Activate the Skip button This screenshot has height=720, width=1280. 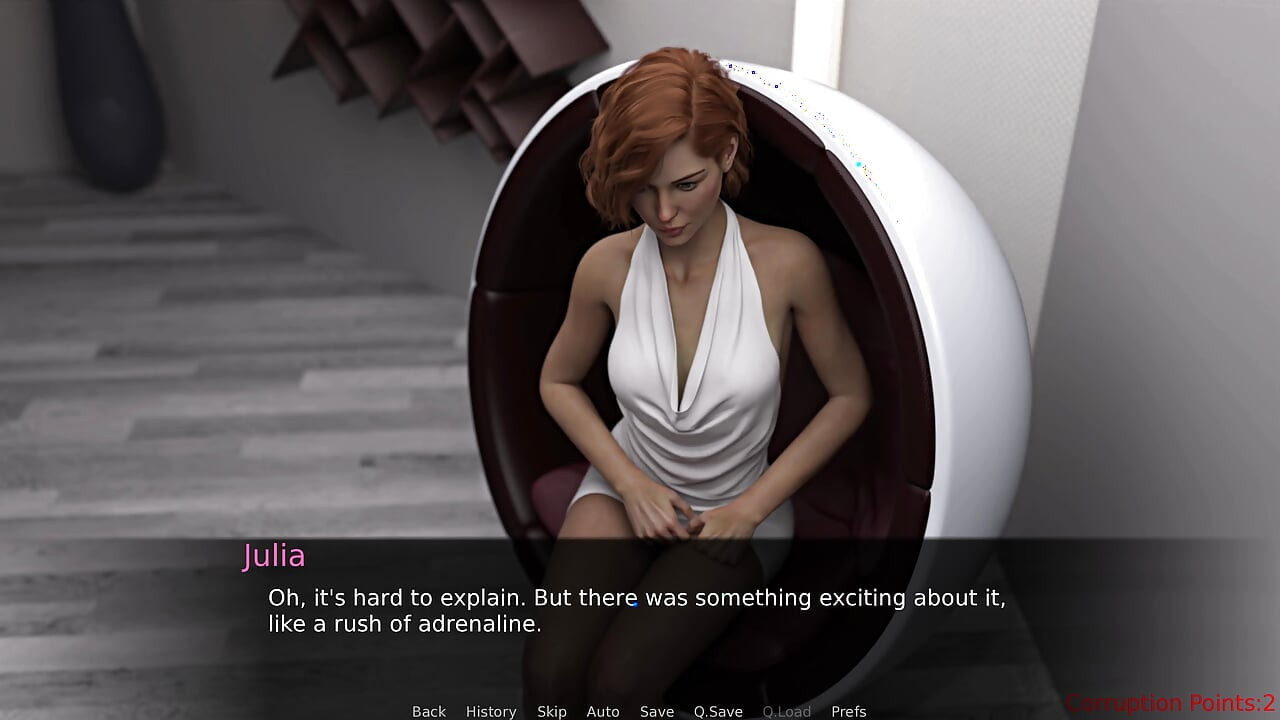tap(552, 711)
